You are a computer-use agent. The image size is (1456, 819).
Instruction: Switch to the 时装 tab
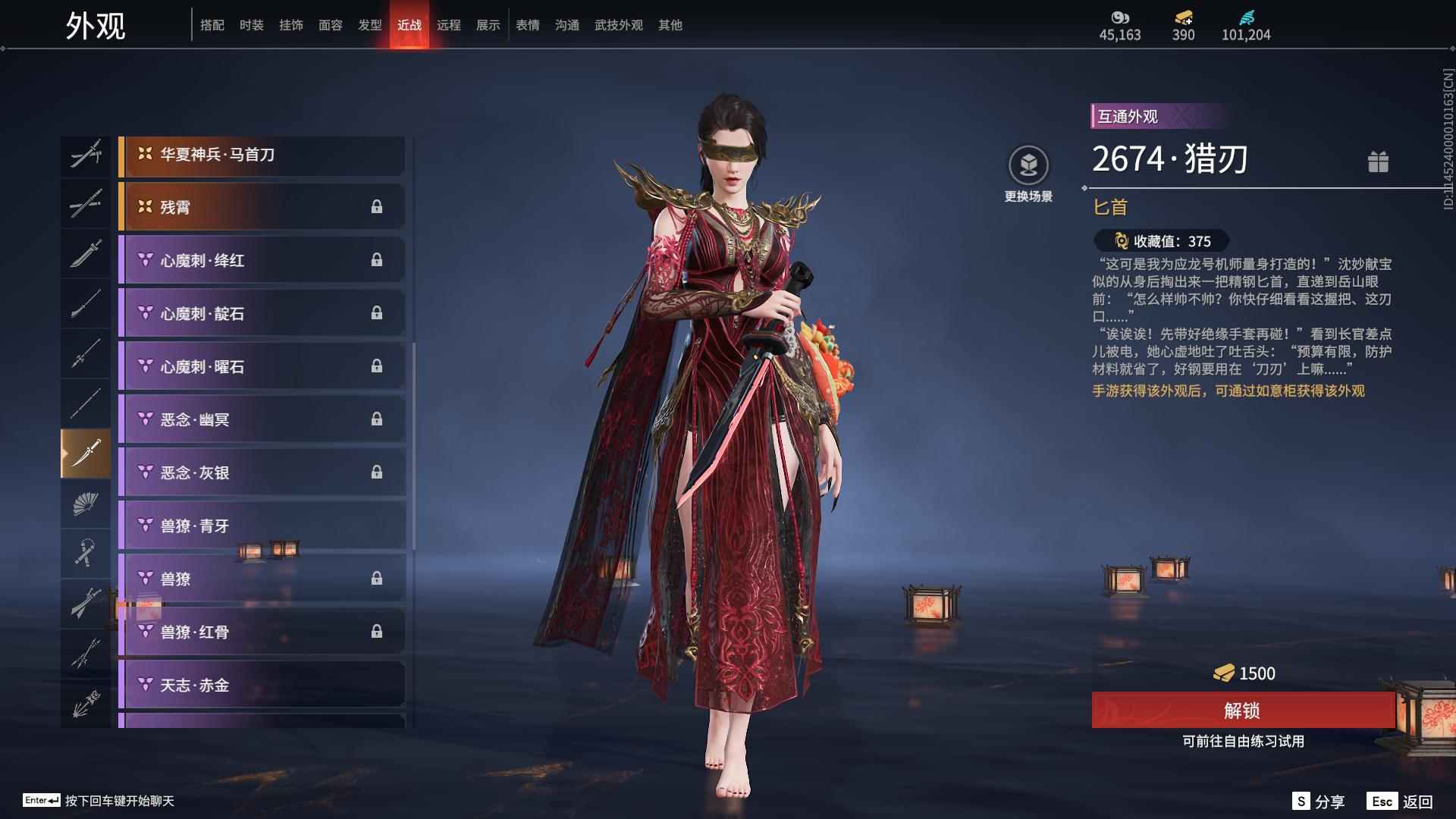pos(253,24)
